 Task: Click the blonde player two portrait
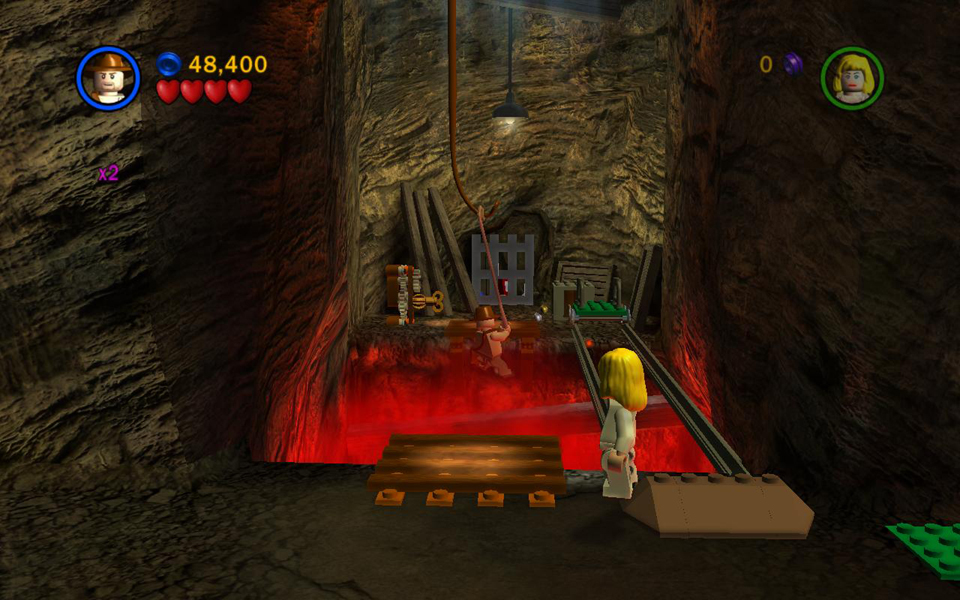(x=852, y=77)
